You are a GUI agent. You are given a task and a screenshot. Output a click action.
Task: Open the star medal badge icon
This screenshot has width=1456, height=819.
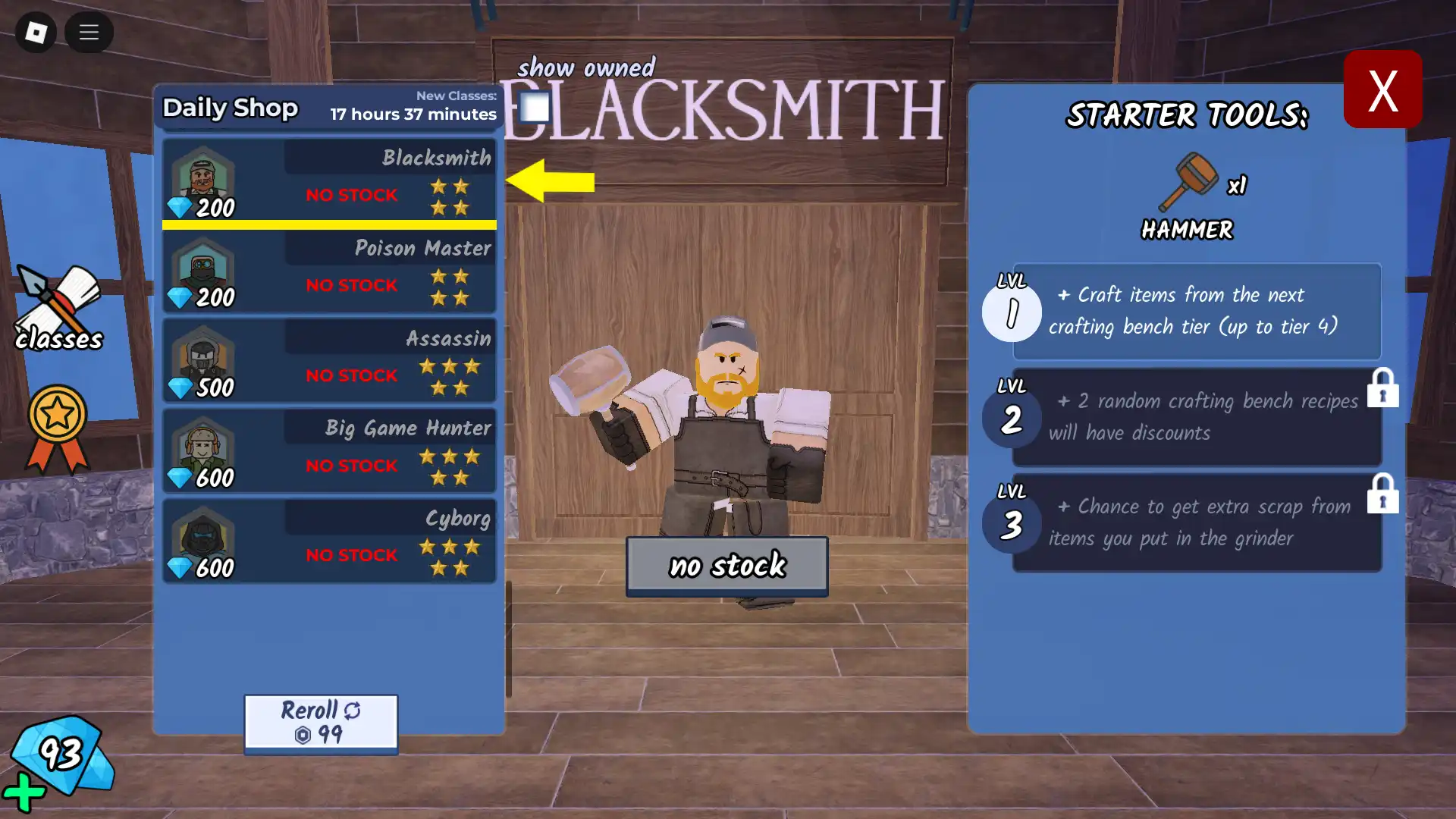(x=58, y=428)
